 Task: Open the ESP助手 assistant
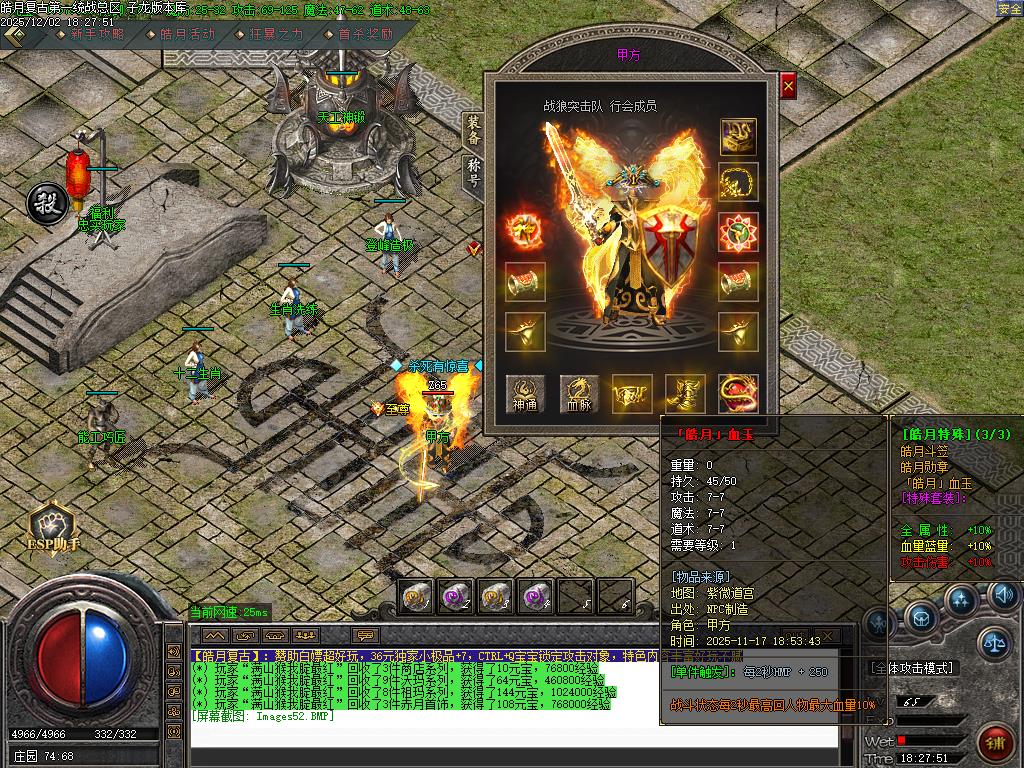[x=52, y=527]
